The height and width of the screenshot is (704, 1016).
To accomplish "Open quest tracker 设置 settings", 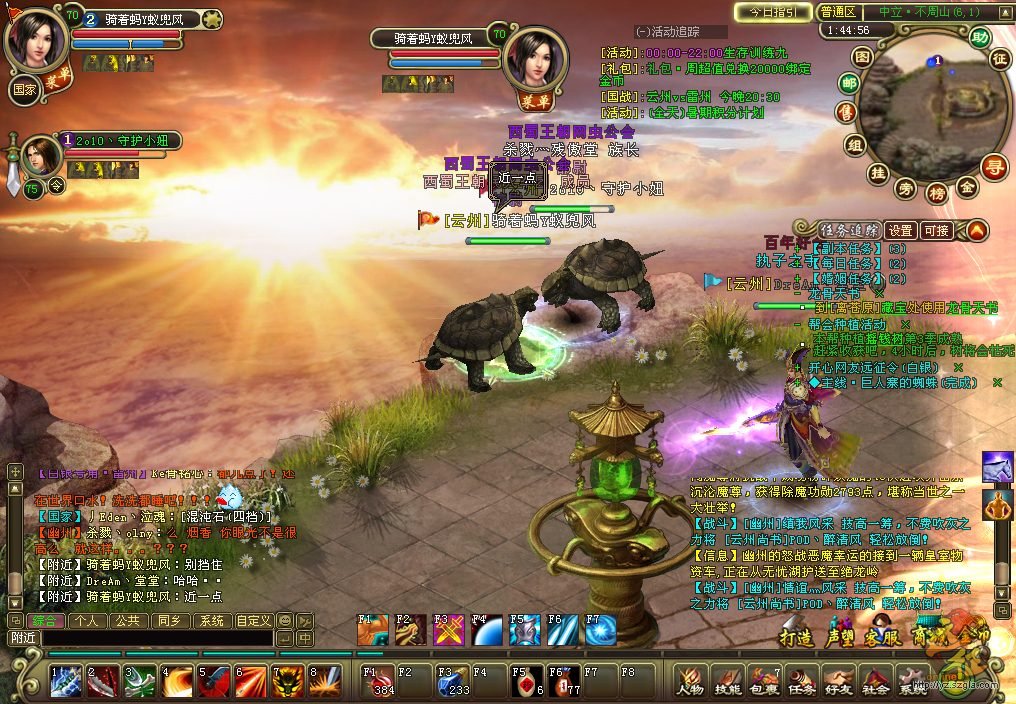I will pyautogui.click(x=901, y=230).
